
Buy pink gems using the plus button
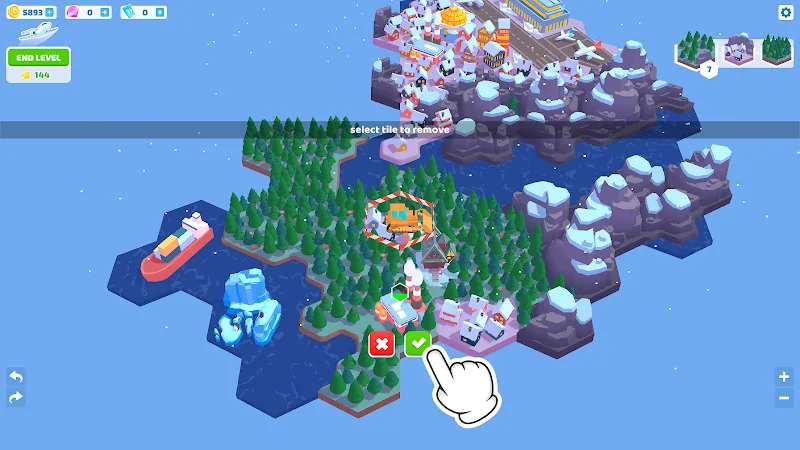click(x=105, y=12)
